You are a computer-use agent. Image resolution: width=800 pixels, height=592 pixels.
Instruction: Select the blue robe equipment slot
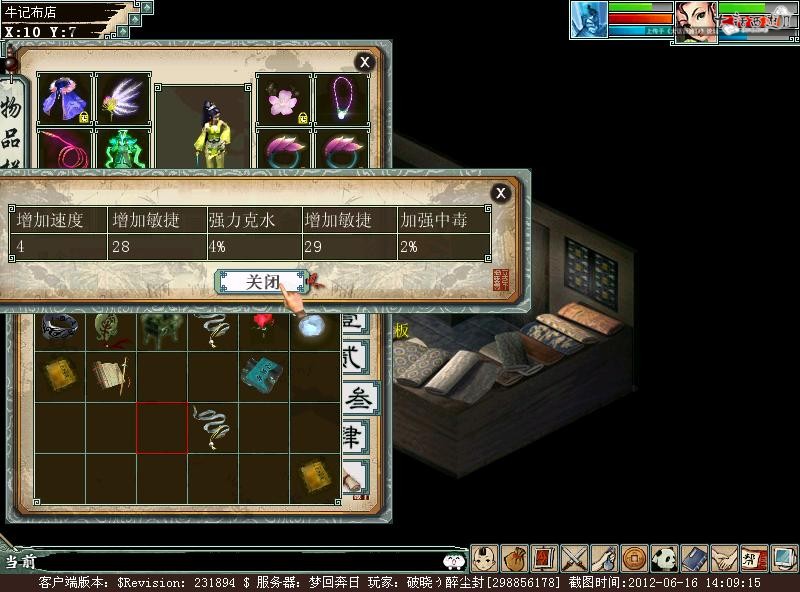pos(65,98)
